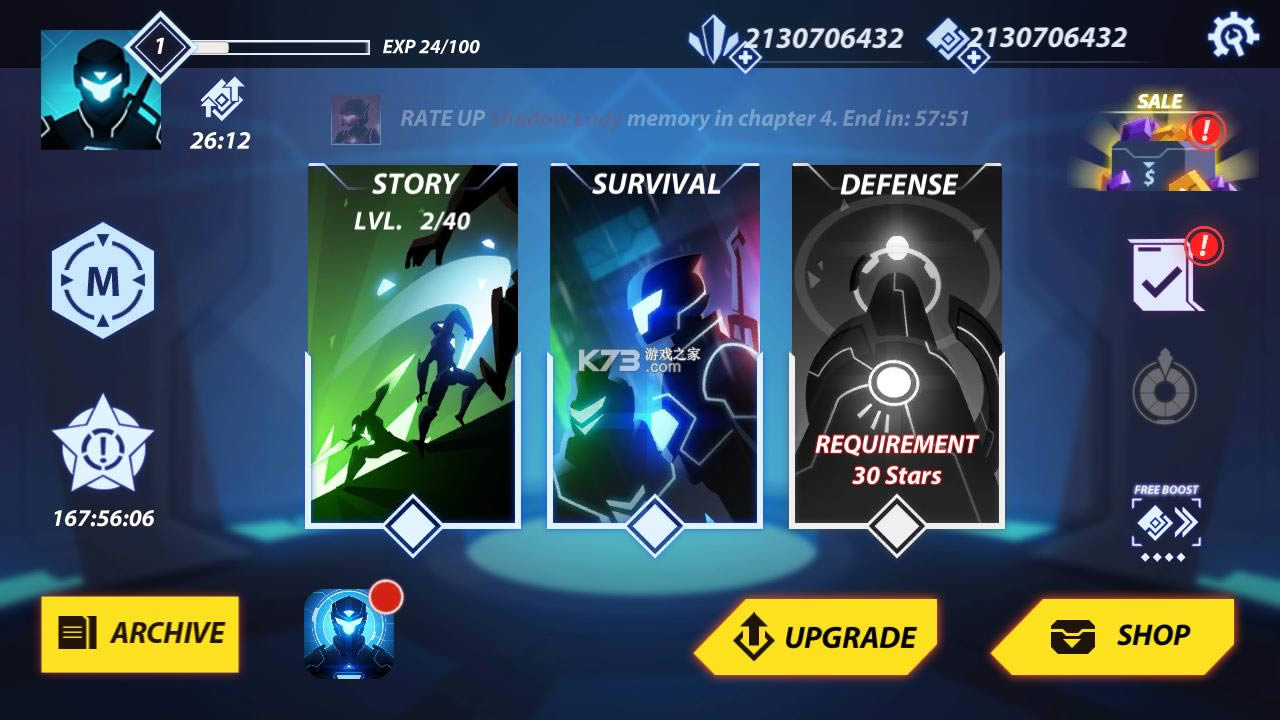Click the EXP 24/100 progress bar
This screenshot has height=720, width=1280.
(x=285, y=43)
